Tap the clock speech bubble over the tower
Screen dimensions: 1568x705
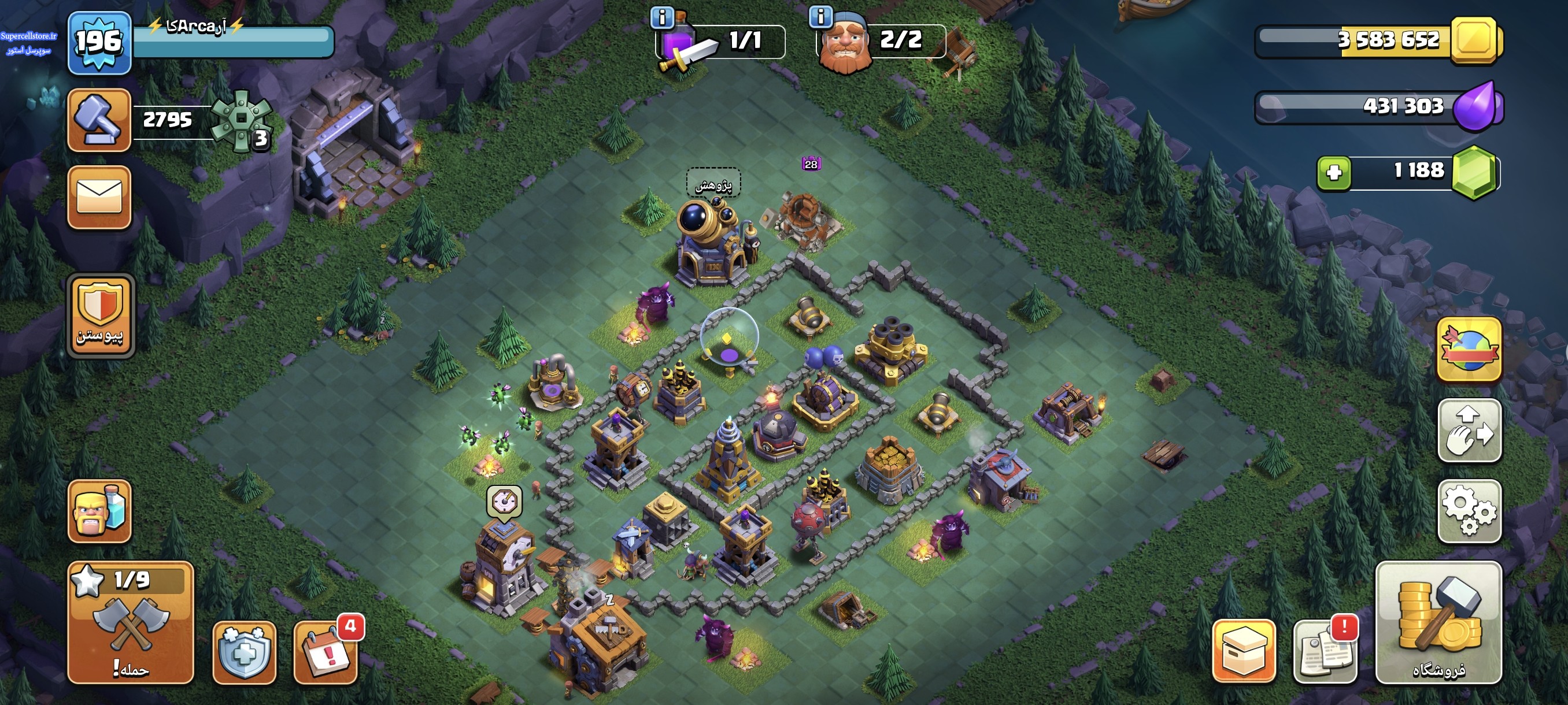(x=504, y=502)
